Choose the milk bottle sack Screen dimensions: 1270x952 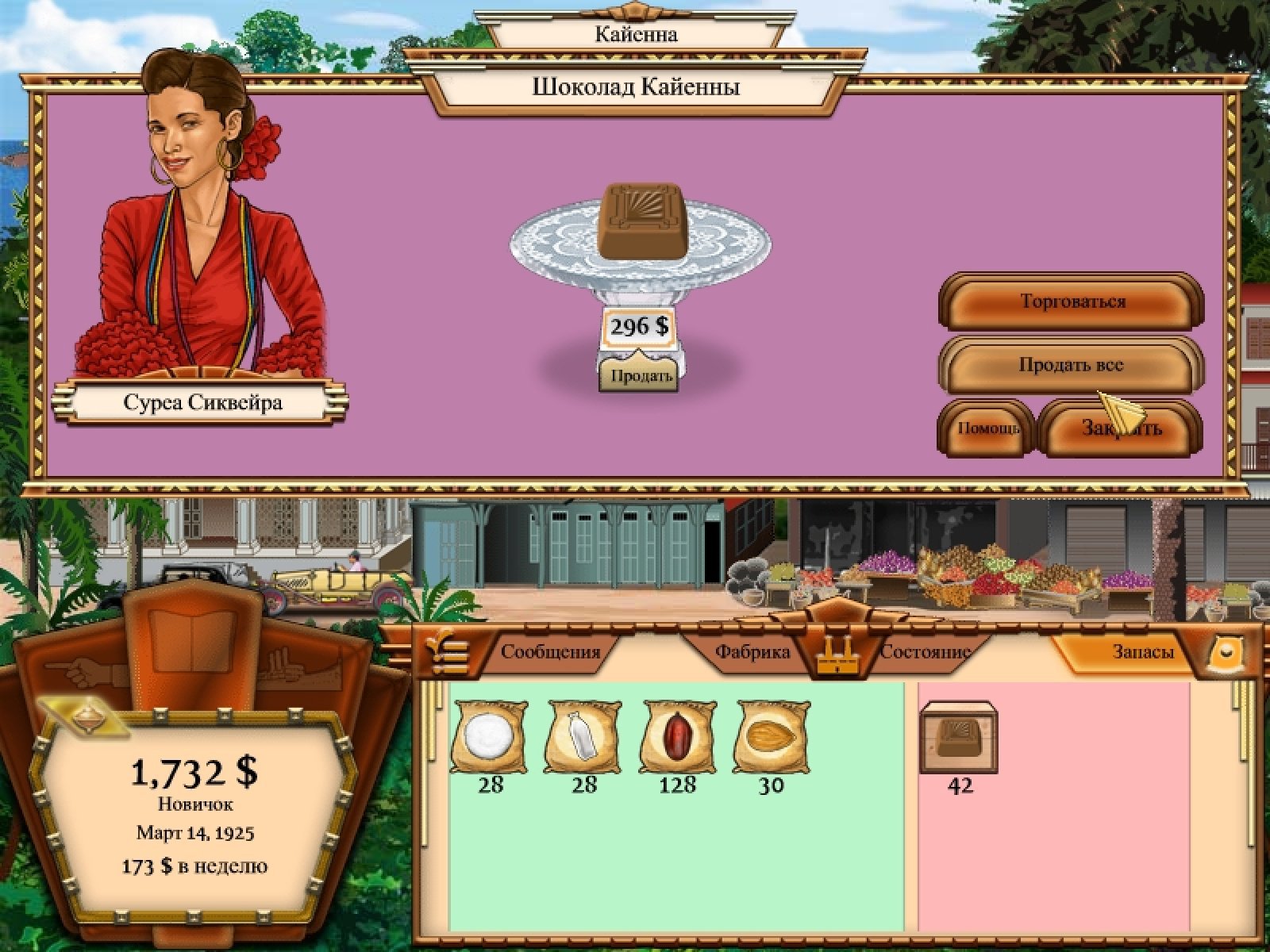click(x=583, y=737)
